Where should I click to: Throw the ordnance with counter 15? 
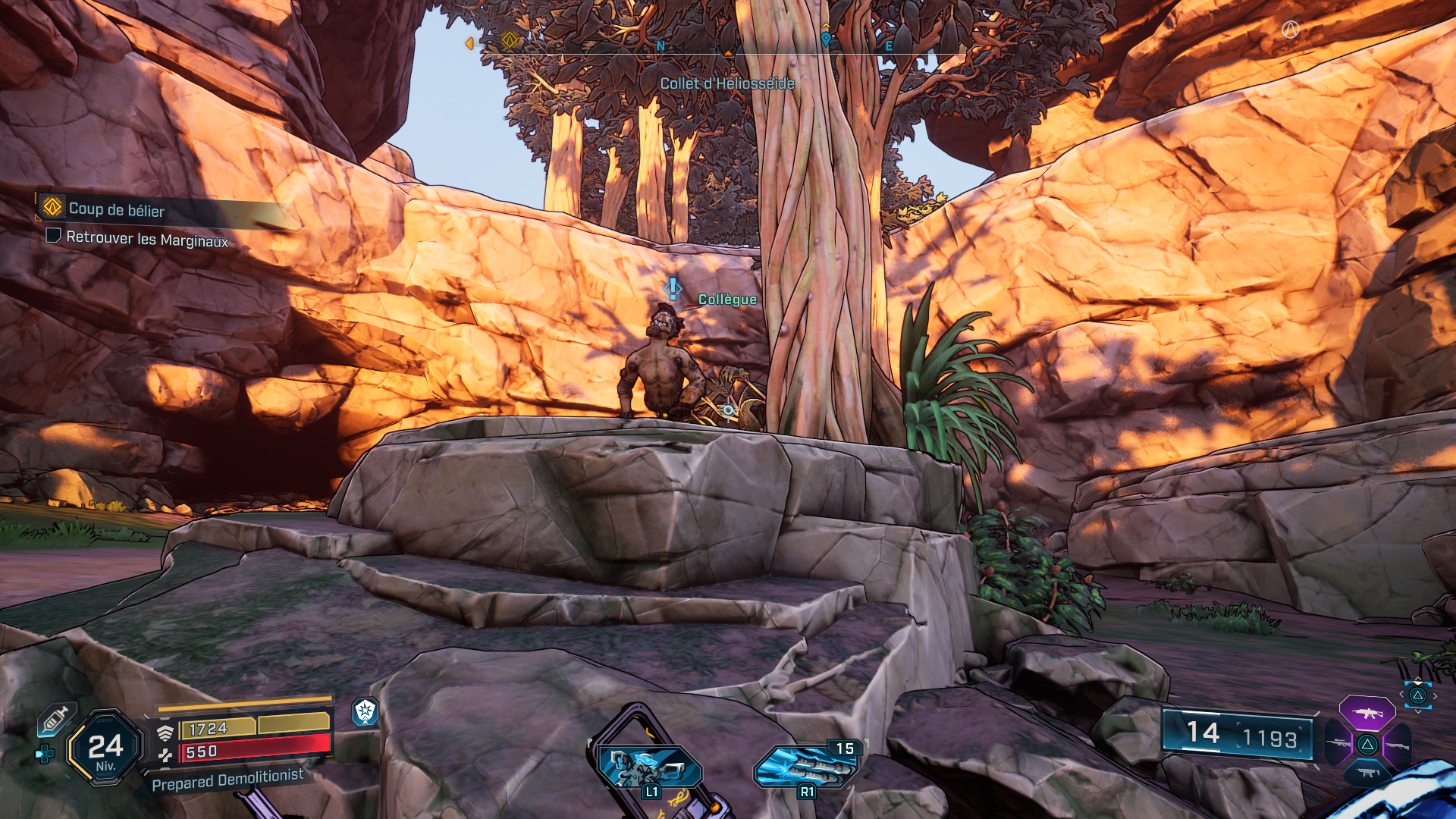tap(807, 766)
